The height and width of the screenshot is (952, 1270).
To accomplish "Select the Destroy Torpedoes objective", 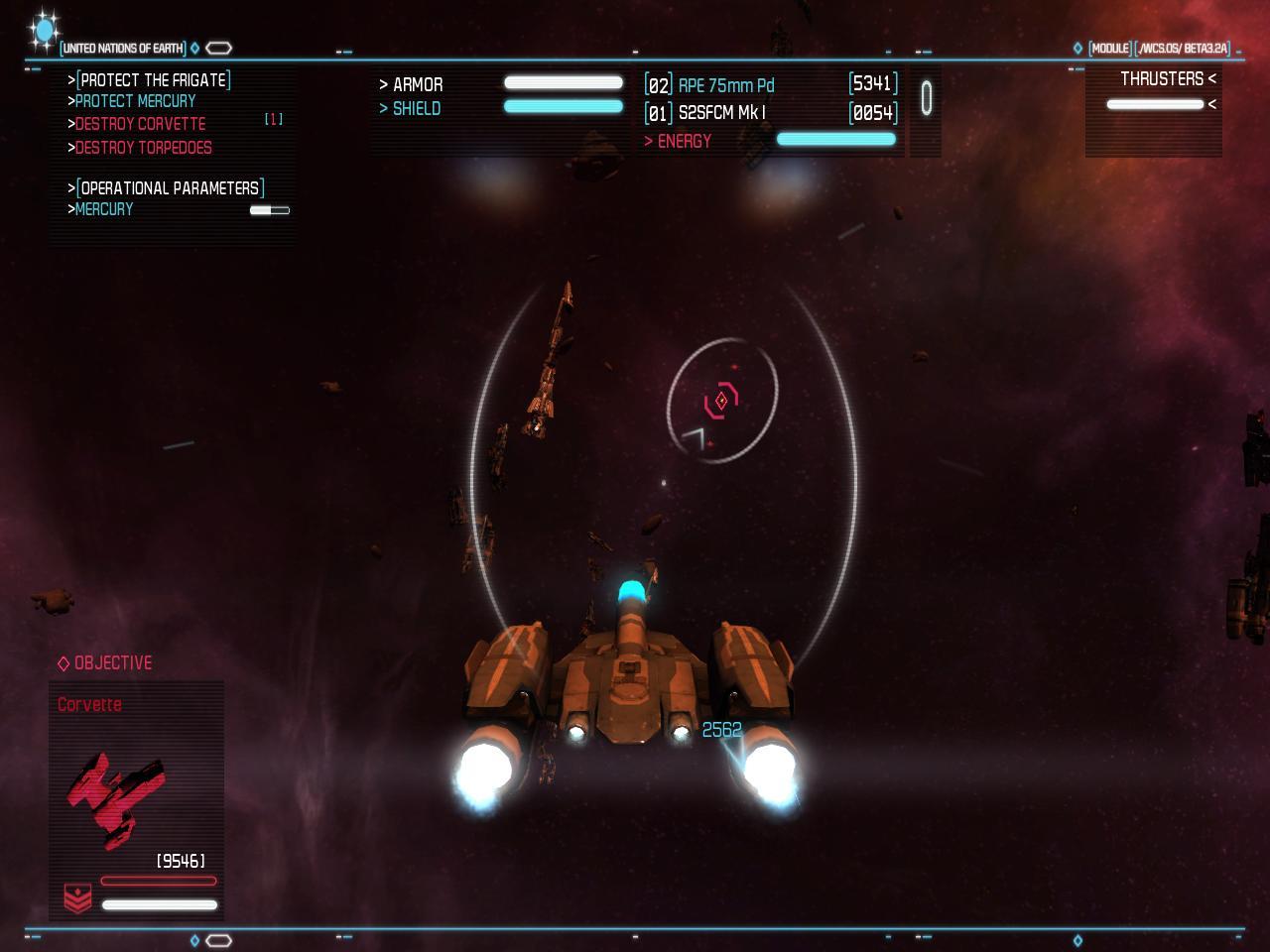I will pyautogui.click(x=143, y=148).
